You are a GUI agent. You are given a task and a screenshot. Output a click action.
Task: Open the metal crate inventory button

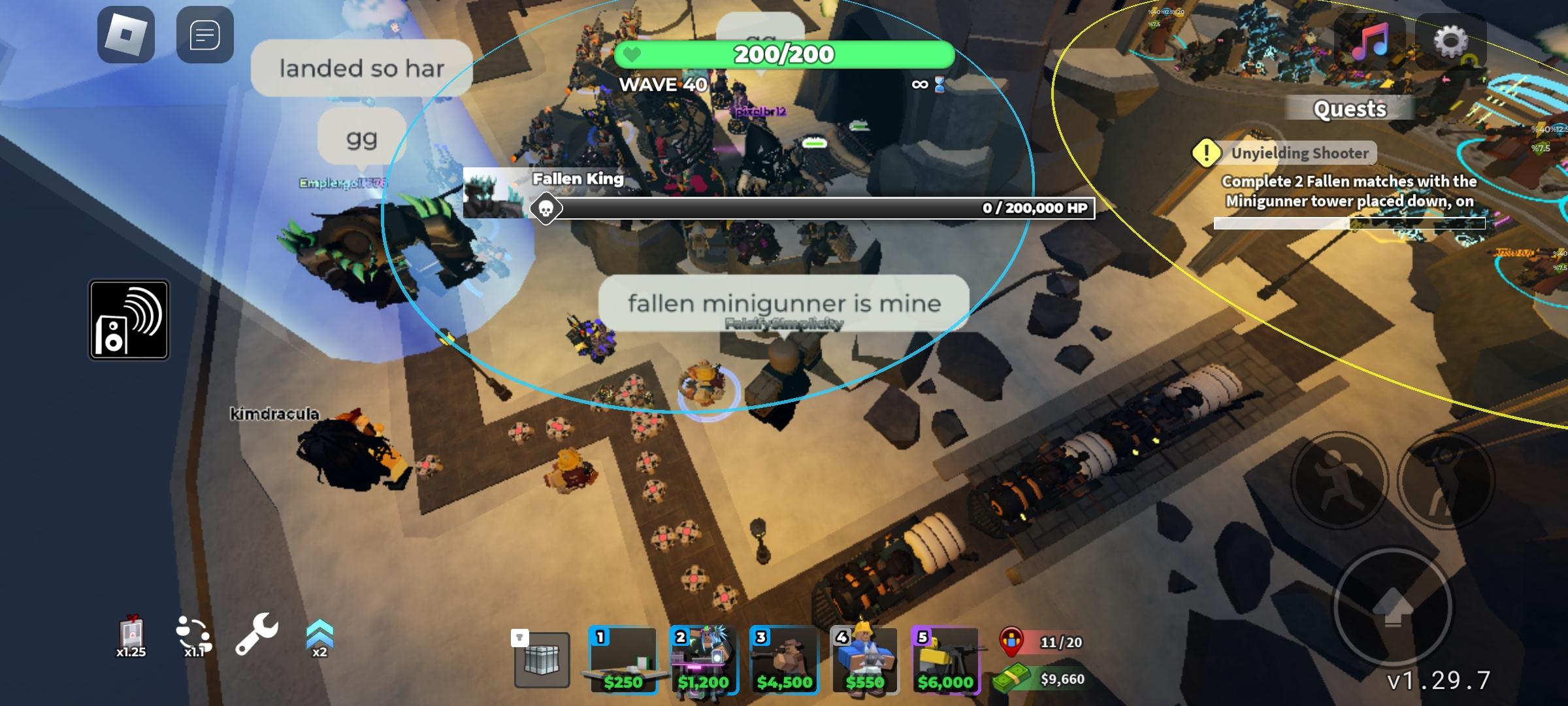[x=542, y=660]
